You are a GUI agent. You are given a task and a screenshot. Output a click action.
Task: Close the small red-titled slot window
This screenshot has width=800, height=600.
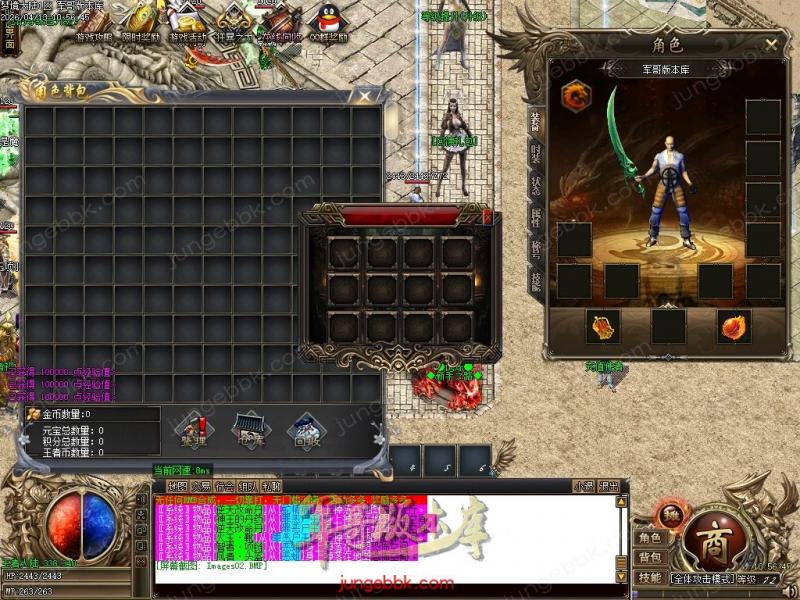point(487,216)
